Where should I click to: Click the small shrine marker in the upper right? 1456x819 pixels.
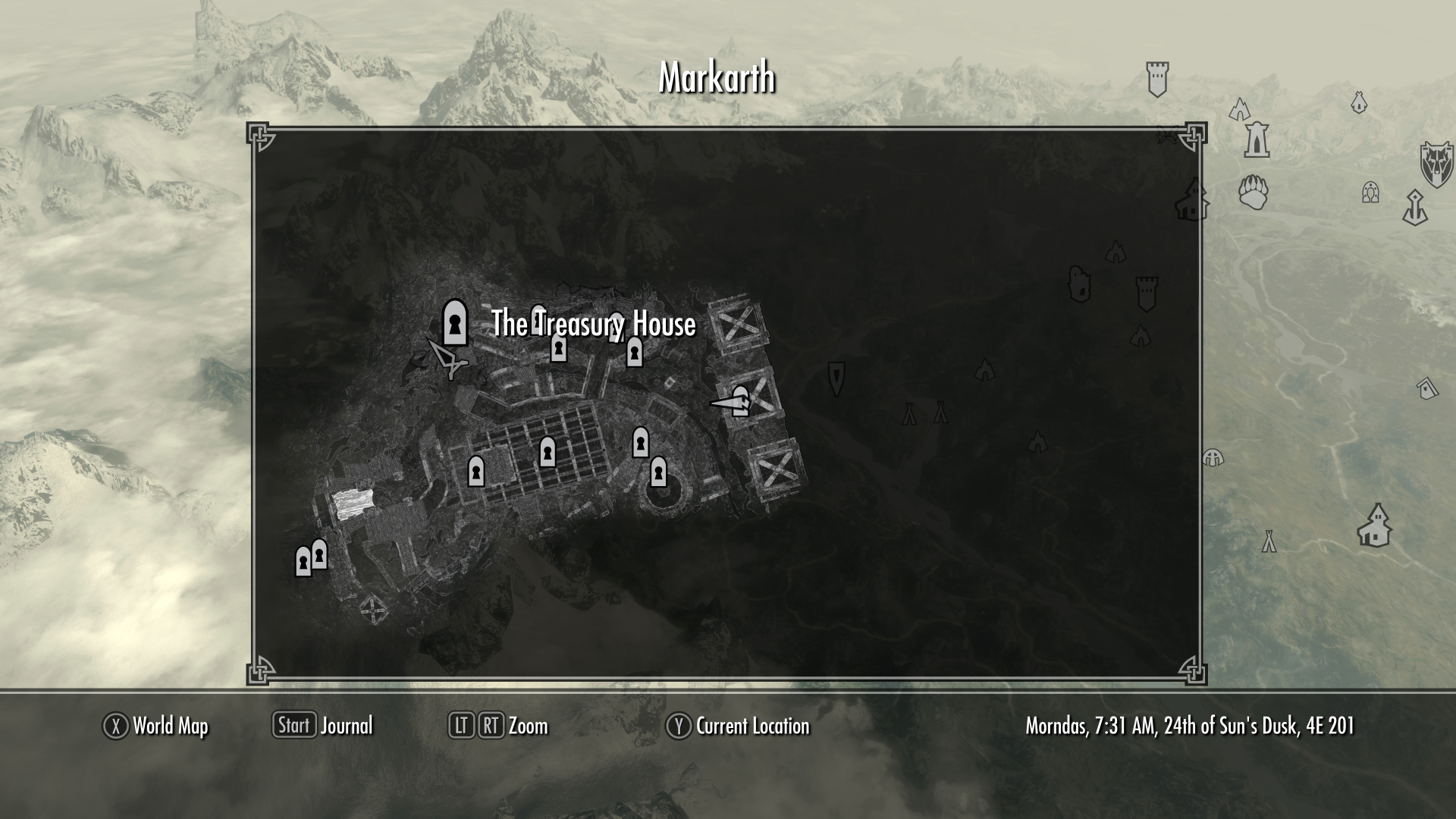click(1359, 103)
